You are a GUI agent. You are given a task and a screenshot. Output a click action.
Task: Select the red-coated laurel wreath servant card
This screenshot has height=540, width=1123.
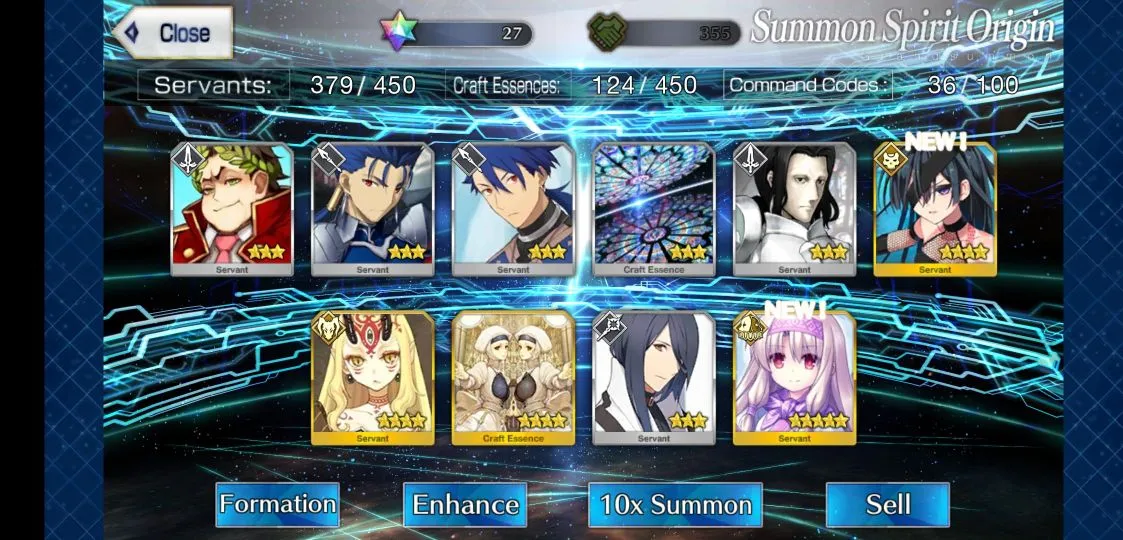232,208
